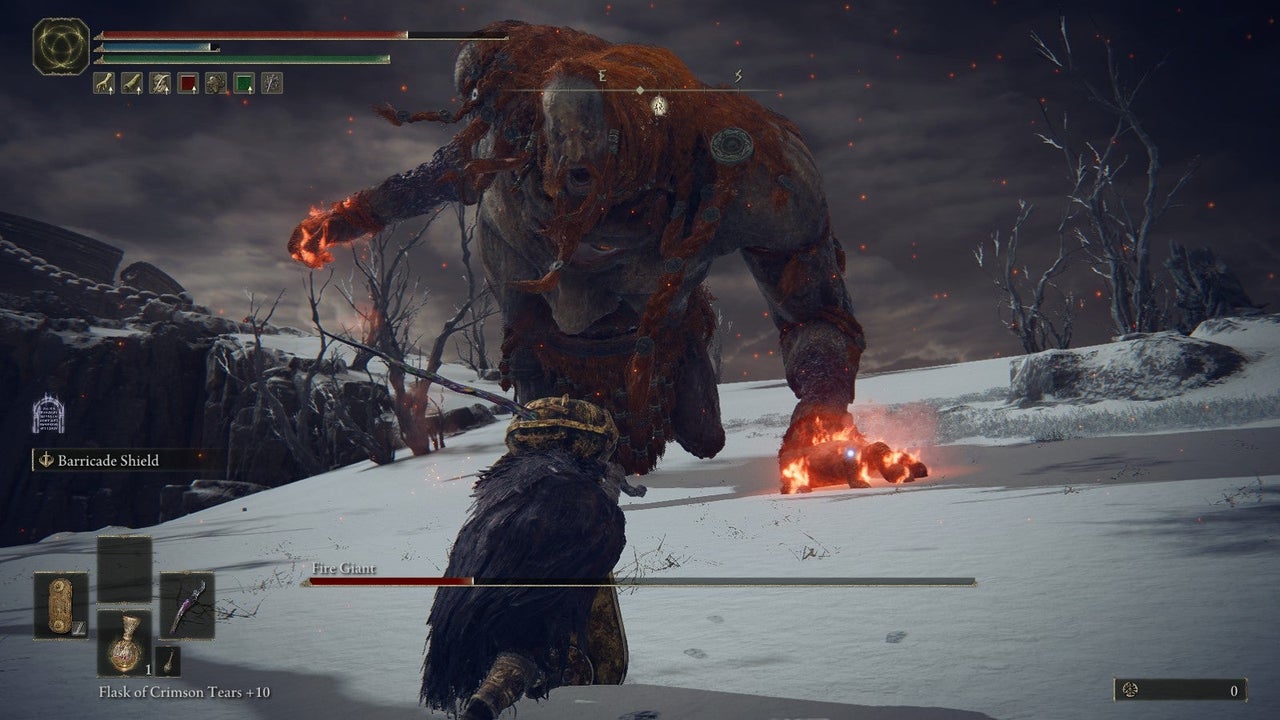This screenshot has width=1280, height=720.
Task: Select the golden shield left-hand slot
Action: (60, 605)
